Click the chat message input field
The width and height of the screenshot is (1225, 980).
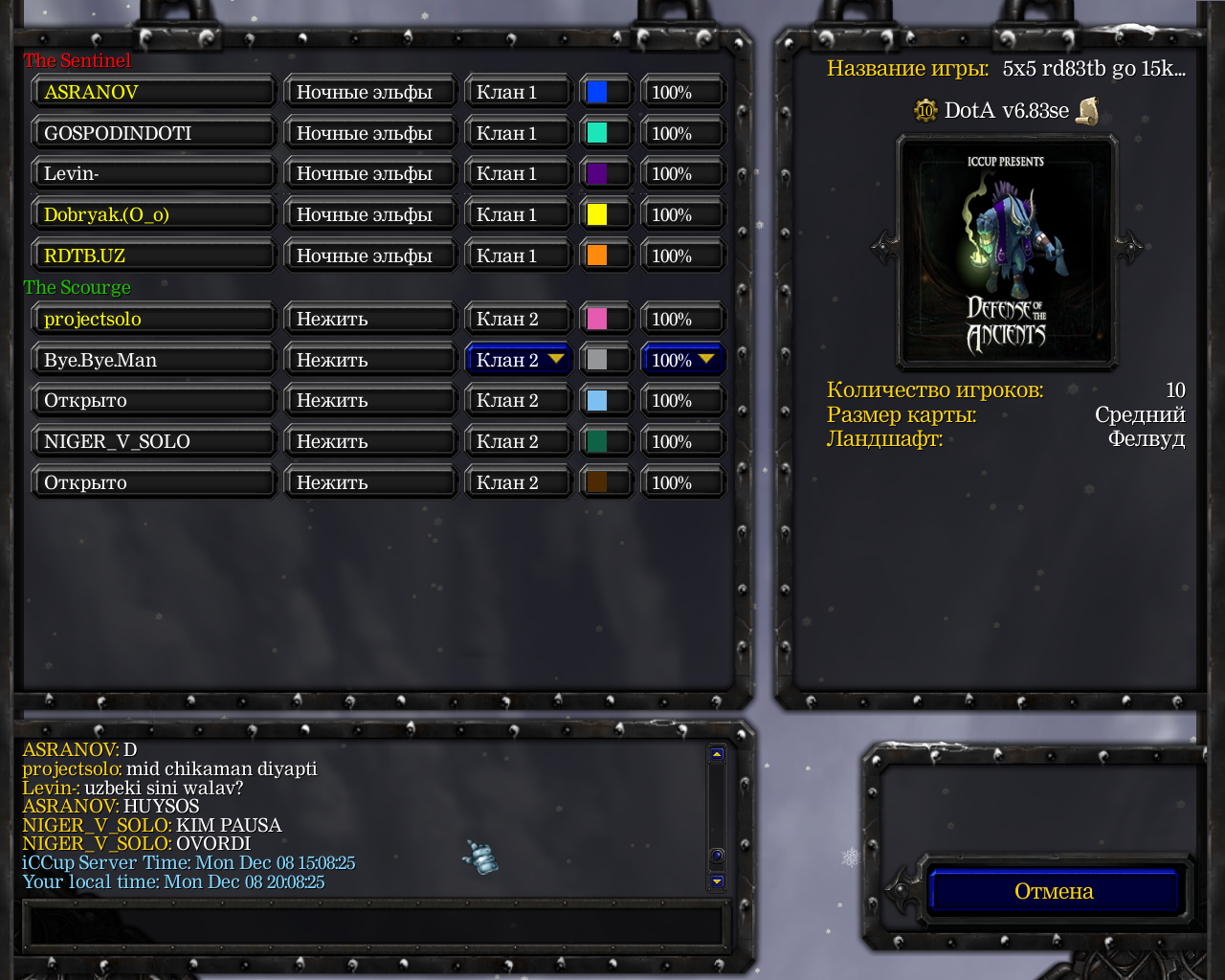pyautogui.click(x=373, y=925)
